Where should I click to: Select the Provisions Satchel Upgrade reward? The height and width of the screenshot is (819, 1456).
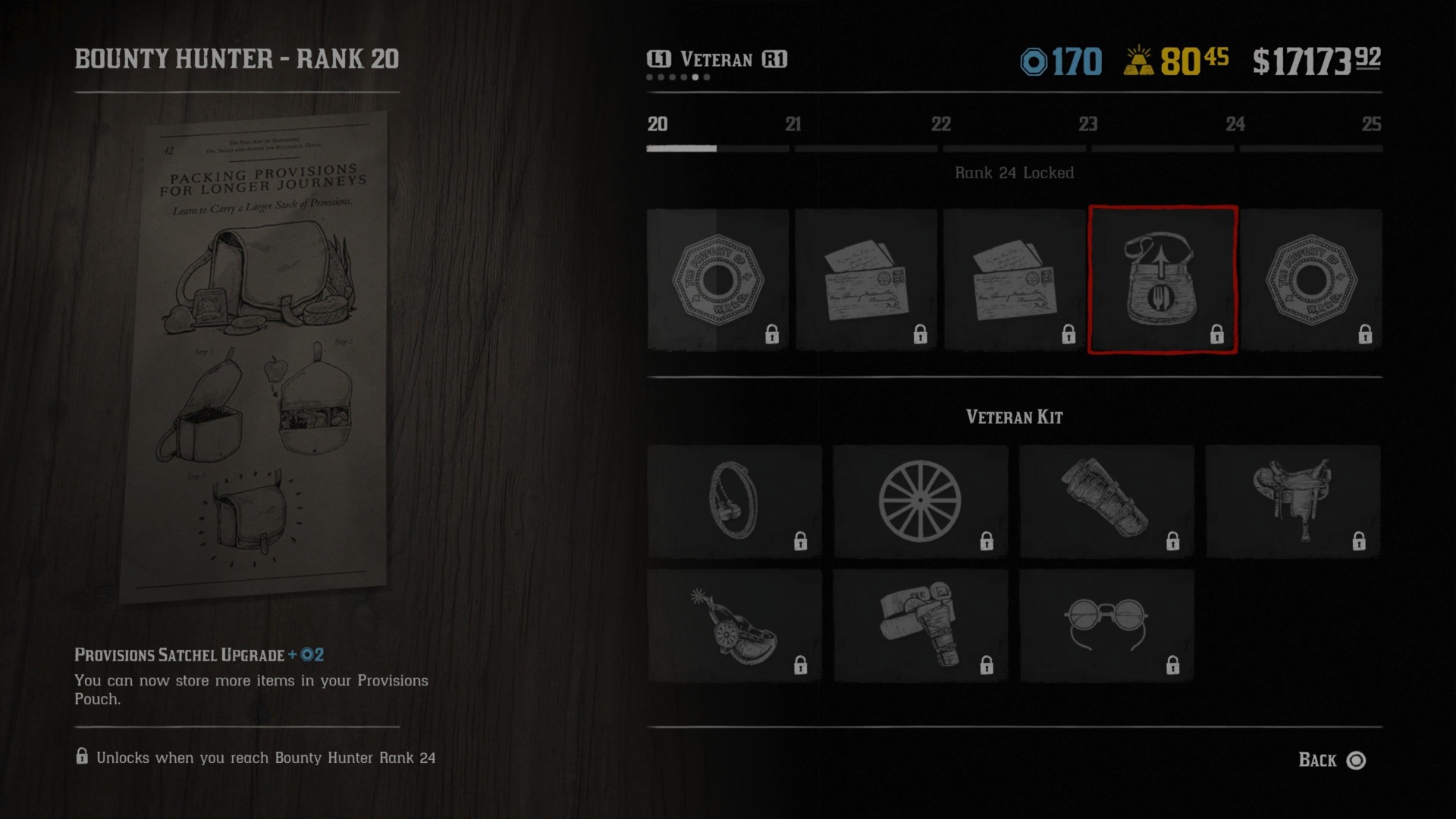pos(1165,281)
